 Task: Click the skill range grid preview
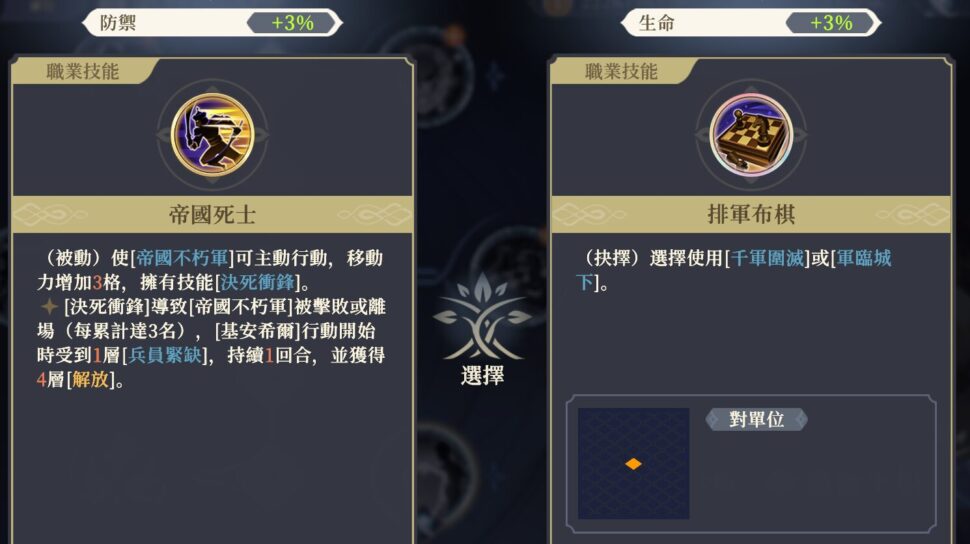point(633,463)
